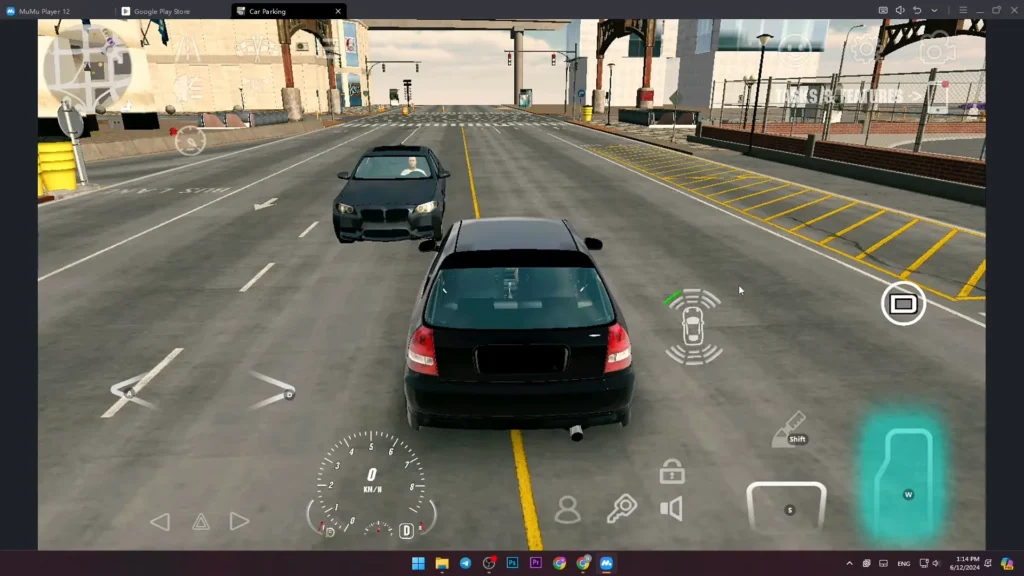This screenshot has width=1024, height=576.
Task: Change gear with the D selector
Action: [407, 531]
